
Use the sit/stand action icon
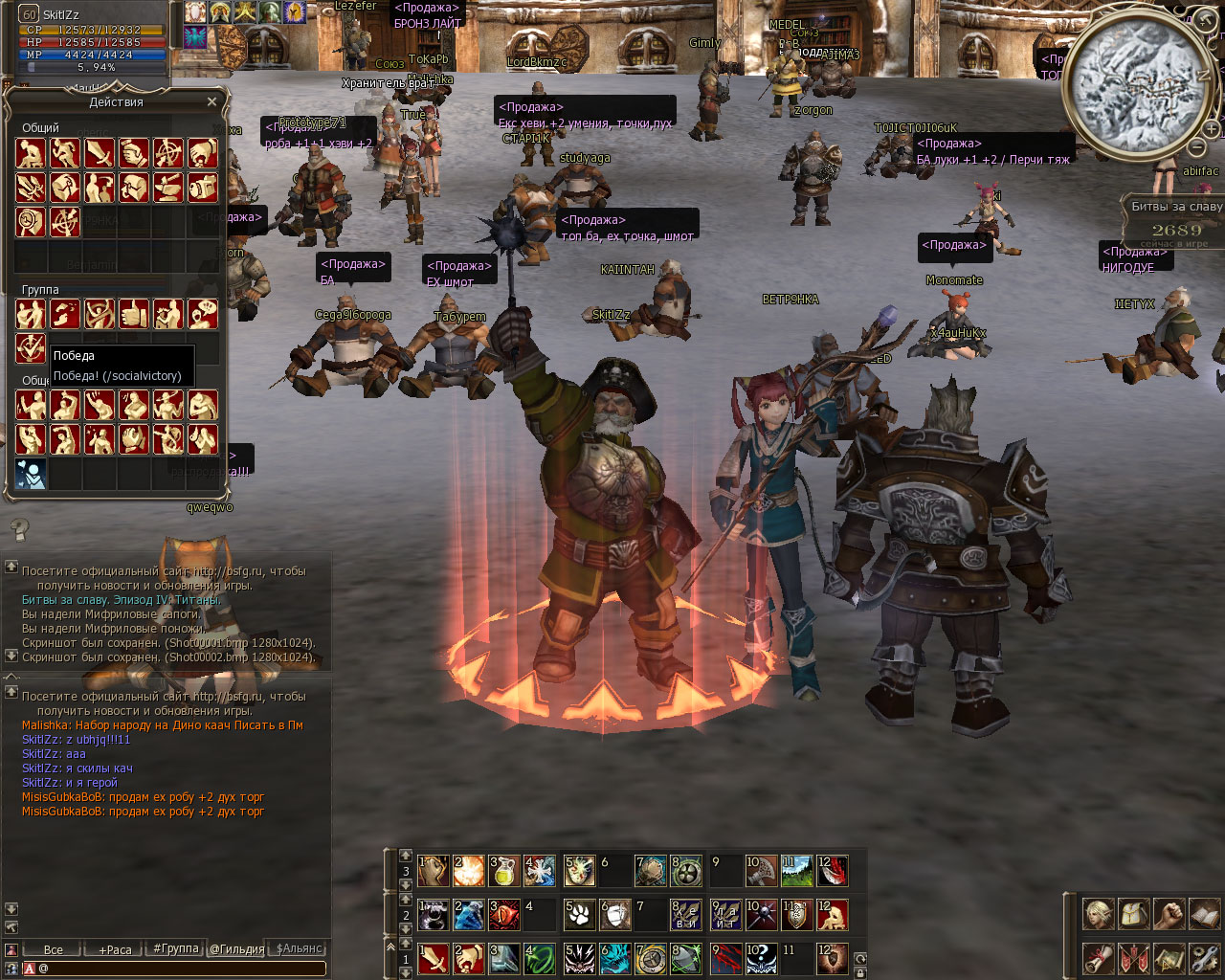click(x=31, y=153)
